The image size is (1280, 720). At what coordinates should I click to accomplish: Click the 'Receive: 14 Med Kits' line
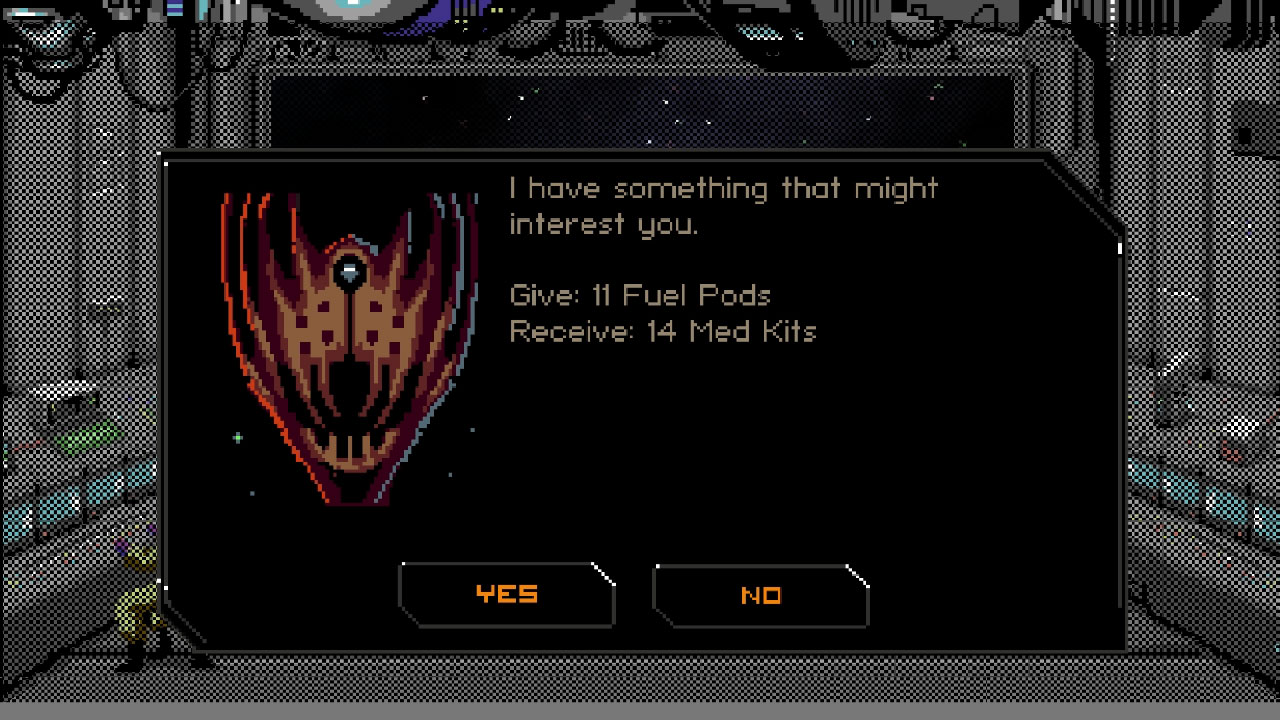(x=663, y=331)
